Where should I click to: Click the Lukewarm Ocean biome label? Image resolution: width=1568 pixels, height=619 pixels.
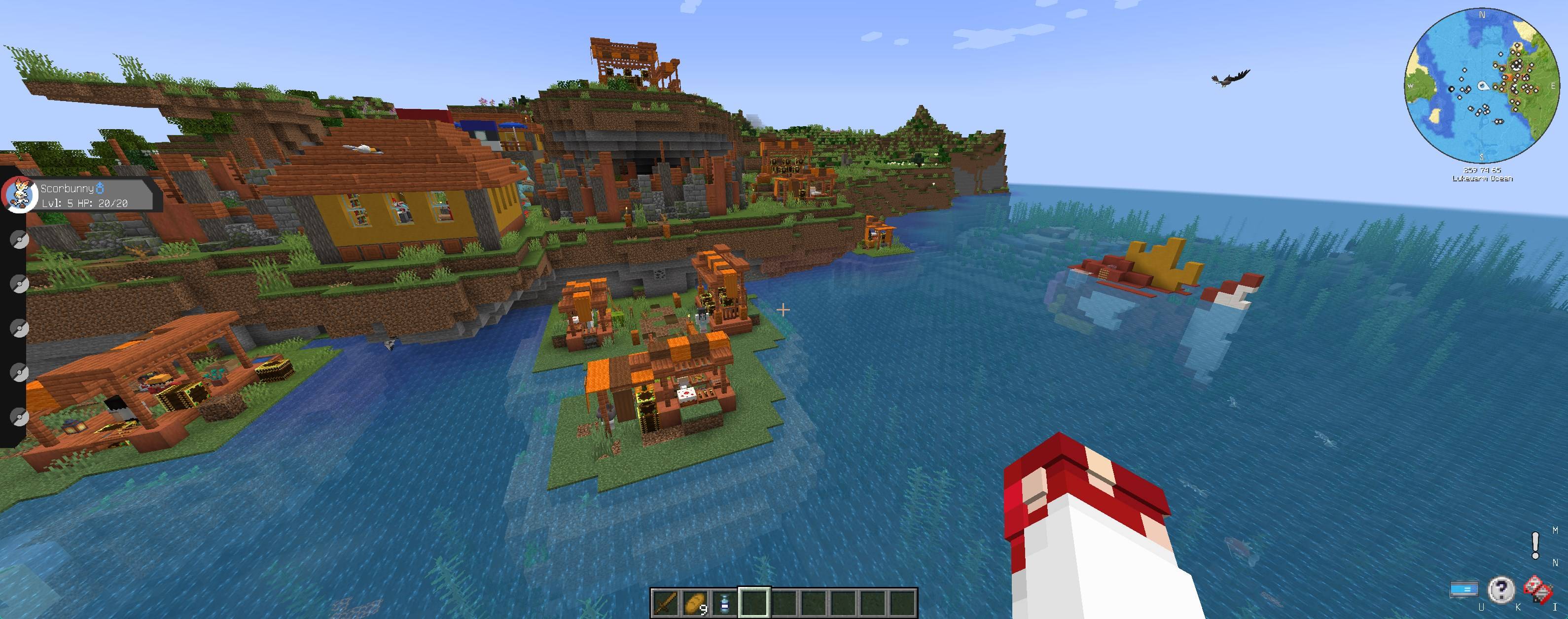(x=1483, y=179)
